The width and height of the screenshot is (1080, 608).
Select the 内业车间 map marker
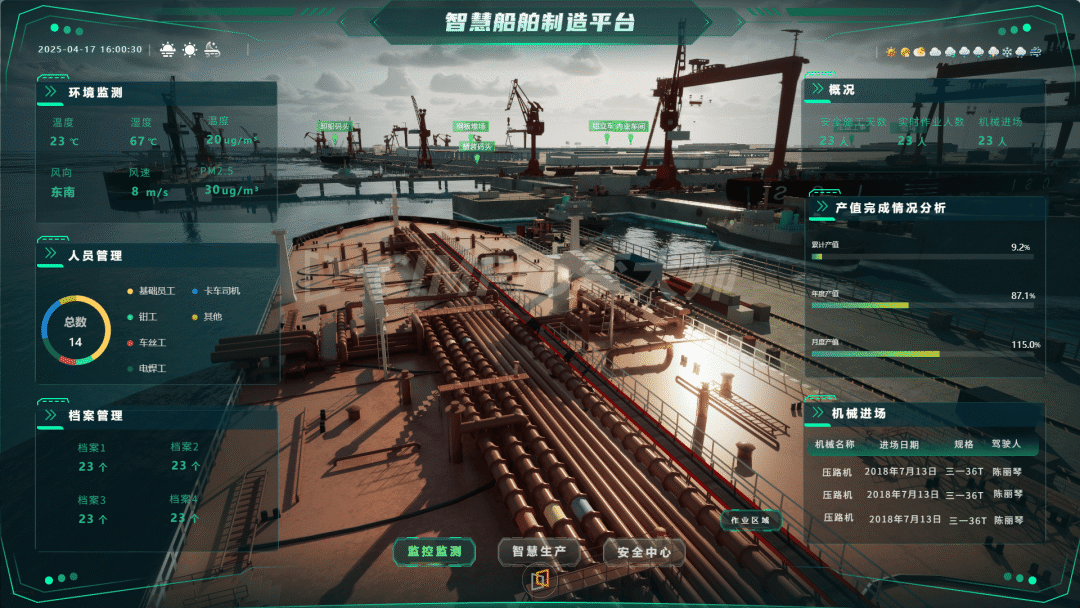(632, 127)
